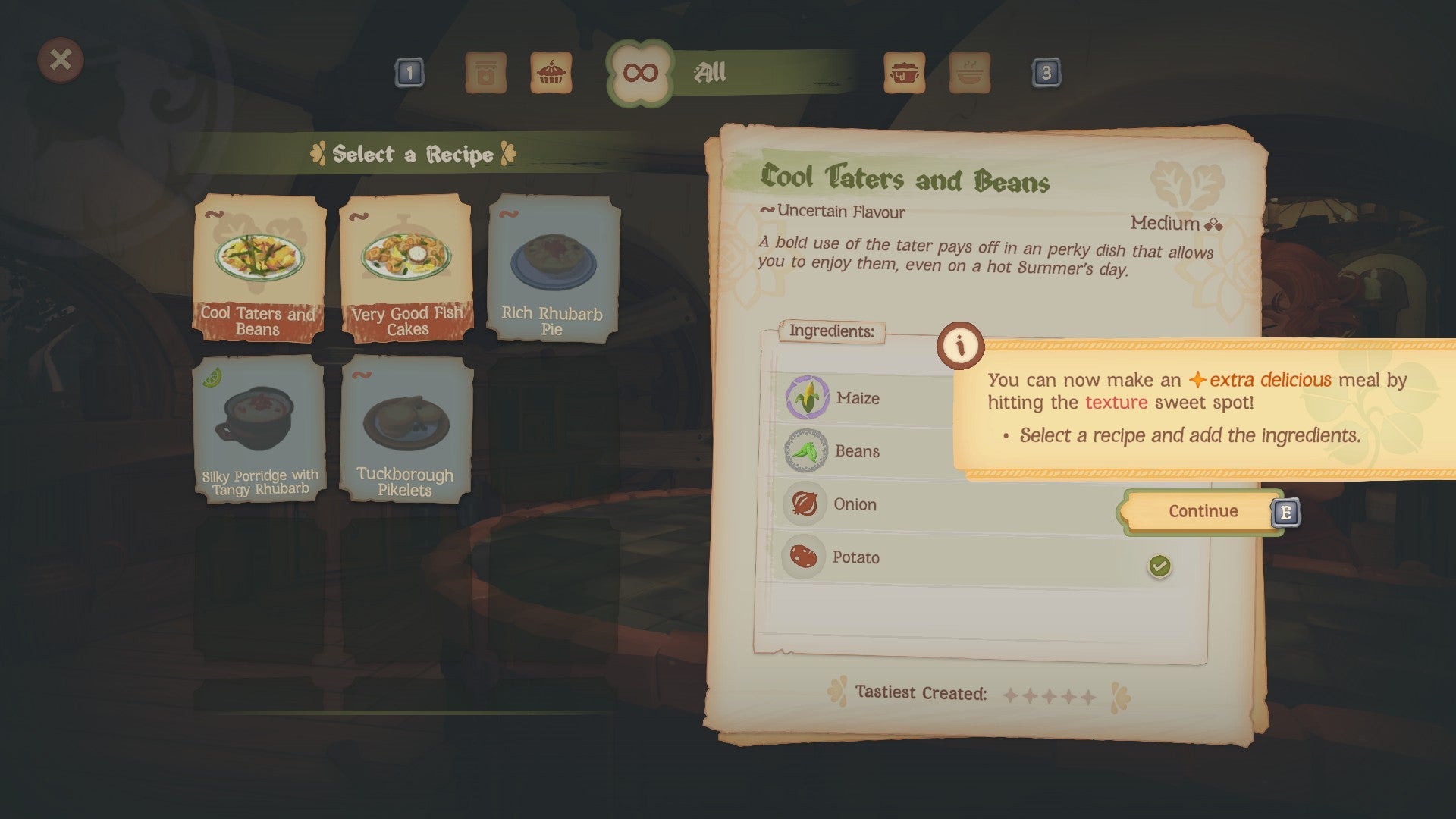The height and width of the screenshot is (819, 1456).
Task: Open the pie recipe category icon
Action: [x=553, y=74]
